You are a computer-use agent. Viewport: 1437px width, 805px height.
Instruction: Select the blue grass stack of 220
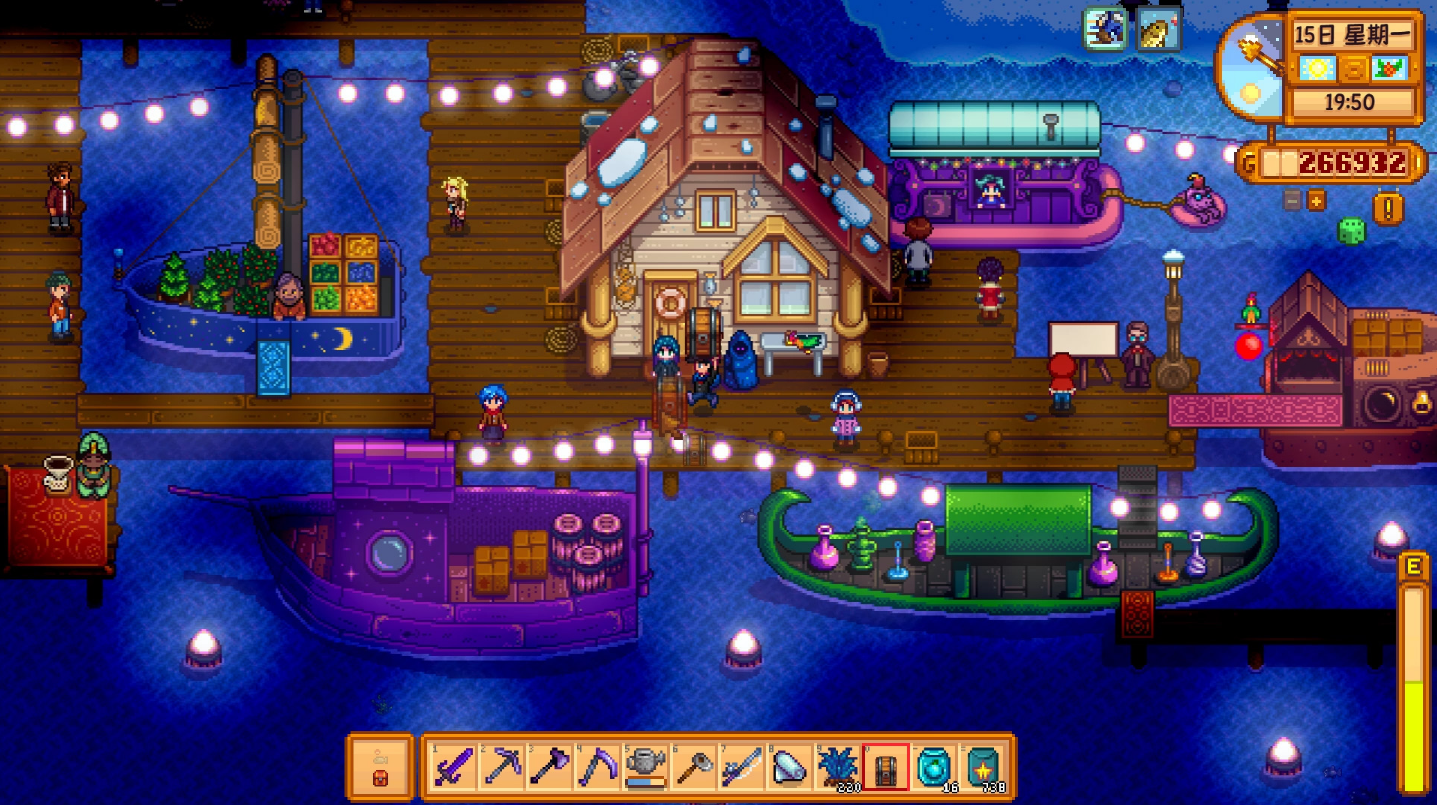pyautogui.click(x=837, y=768)
